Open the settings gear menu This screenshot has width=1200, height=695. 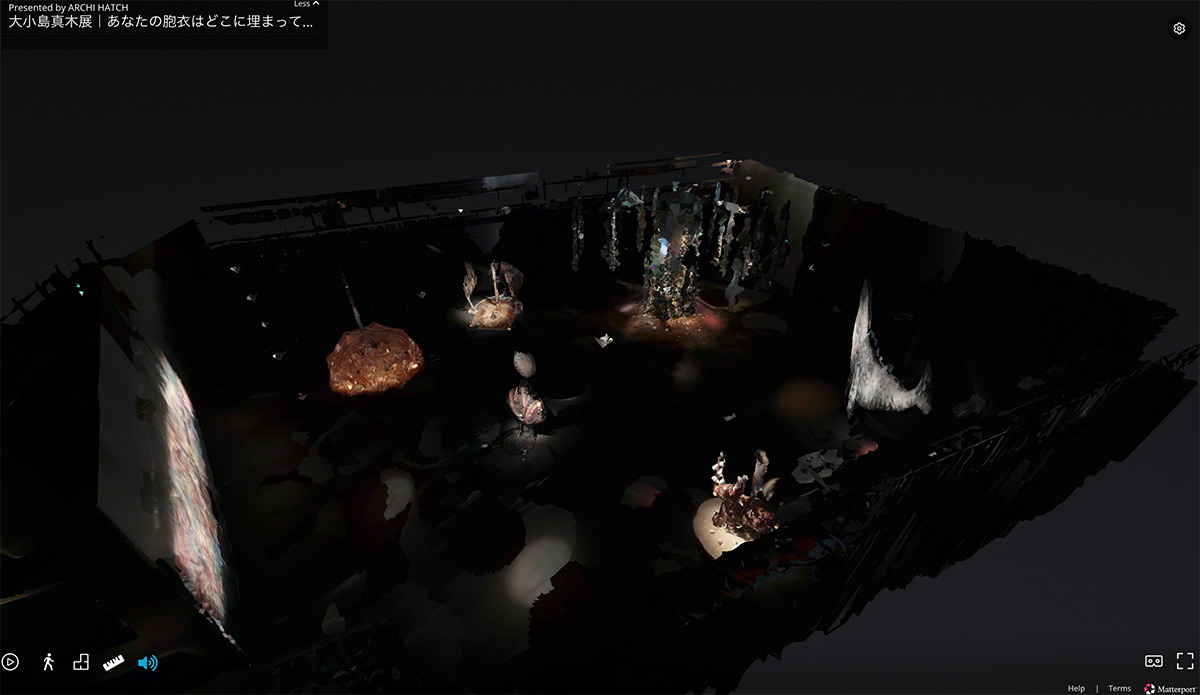point(1179,29)
